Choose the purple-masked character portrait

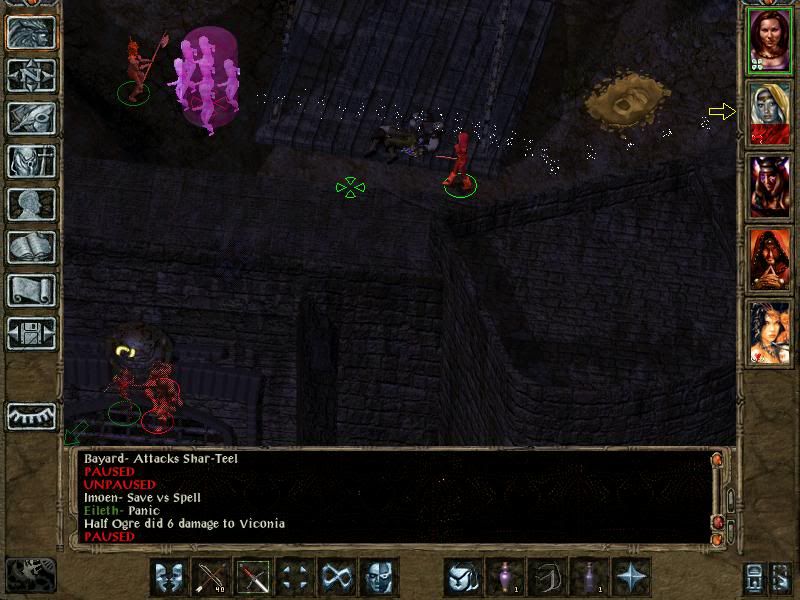769,186
